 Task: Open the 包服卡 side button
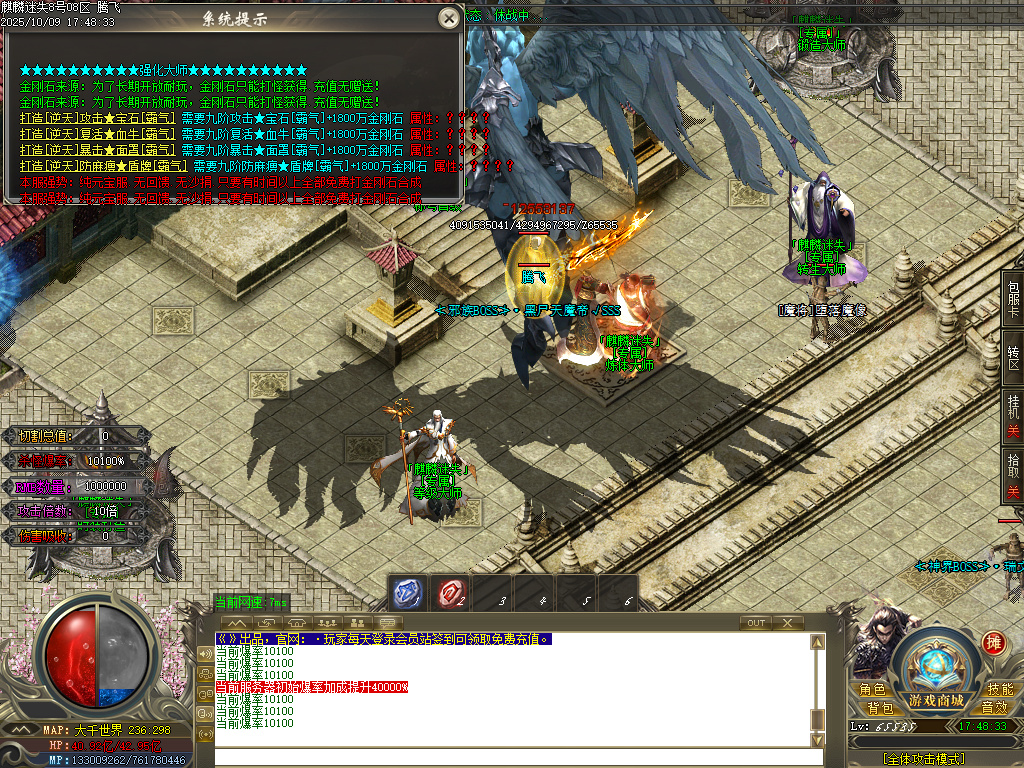[1013, 296]
